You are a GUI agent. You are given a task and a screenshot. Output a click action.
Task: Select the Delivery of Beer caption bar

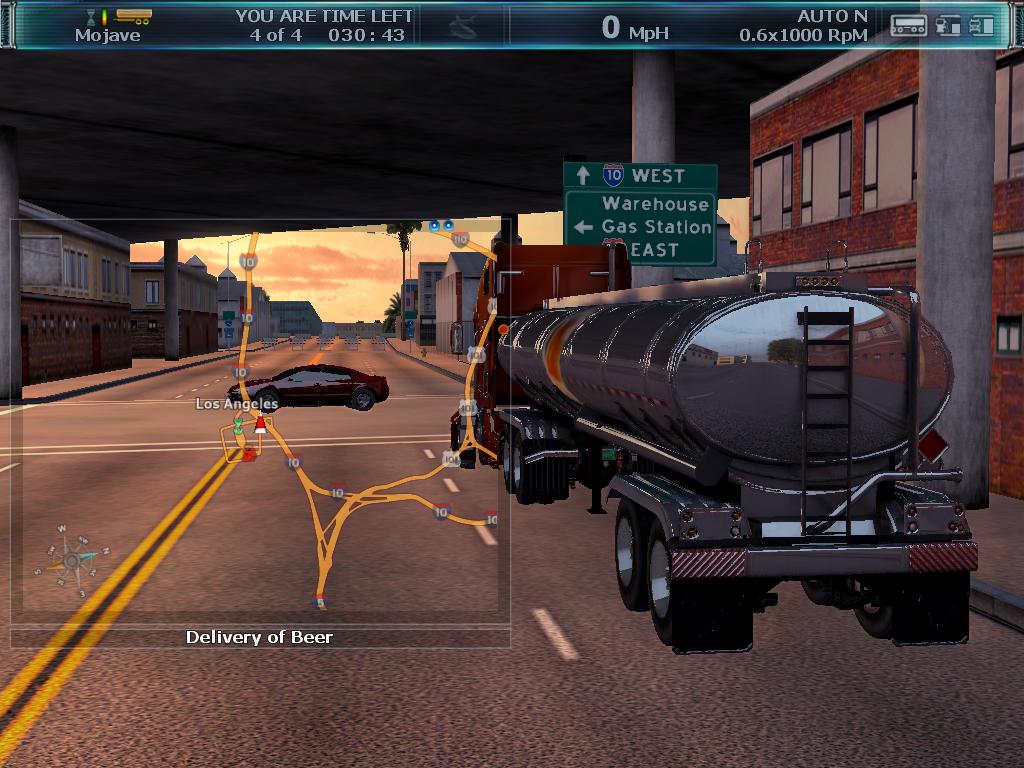(x=260, y=637)
